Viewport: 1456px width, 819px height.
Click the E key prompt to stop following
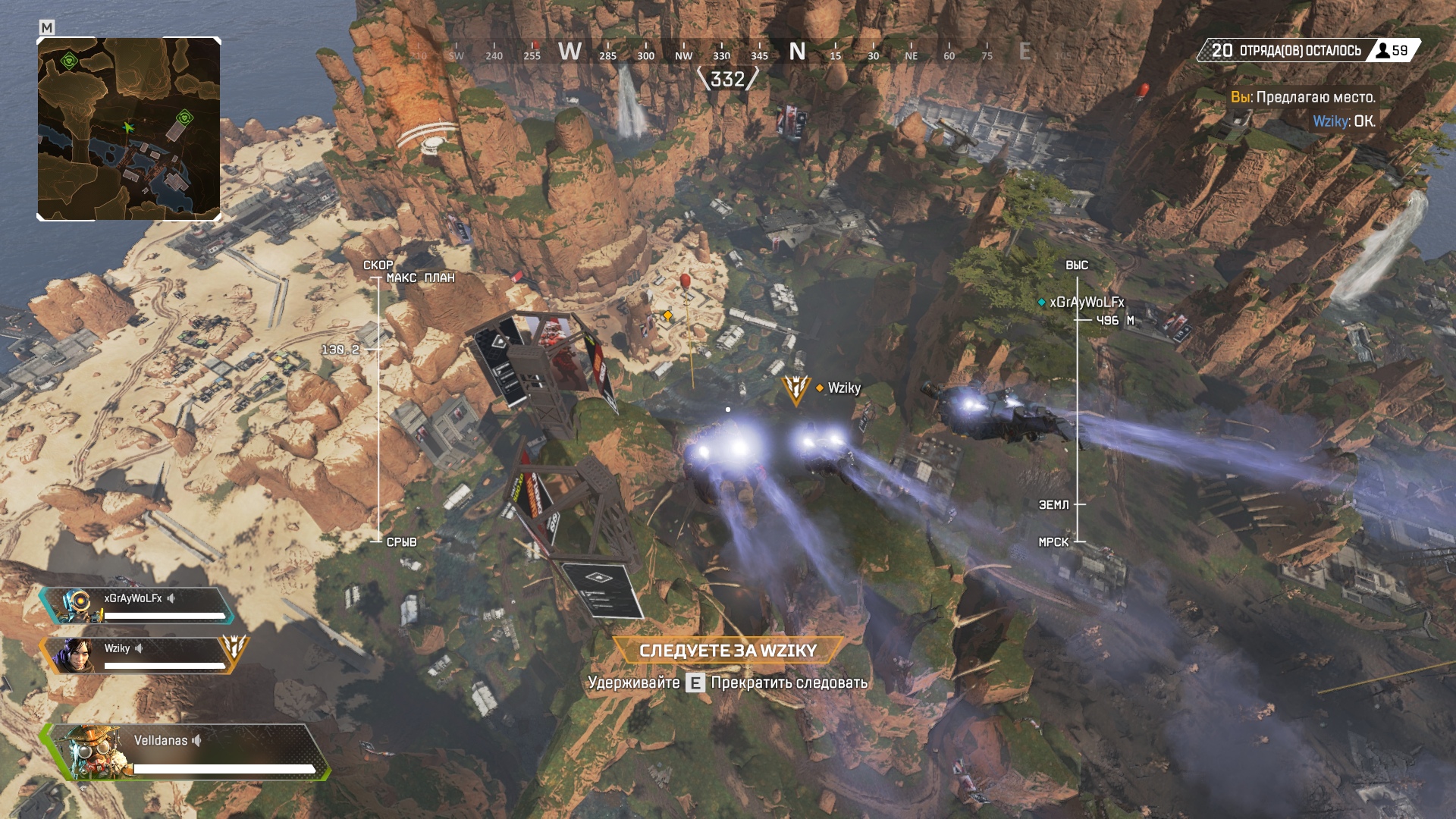click(x=695, y=683)
